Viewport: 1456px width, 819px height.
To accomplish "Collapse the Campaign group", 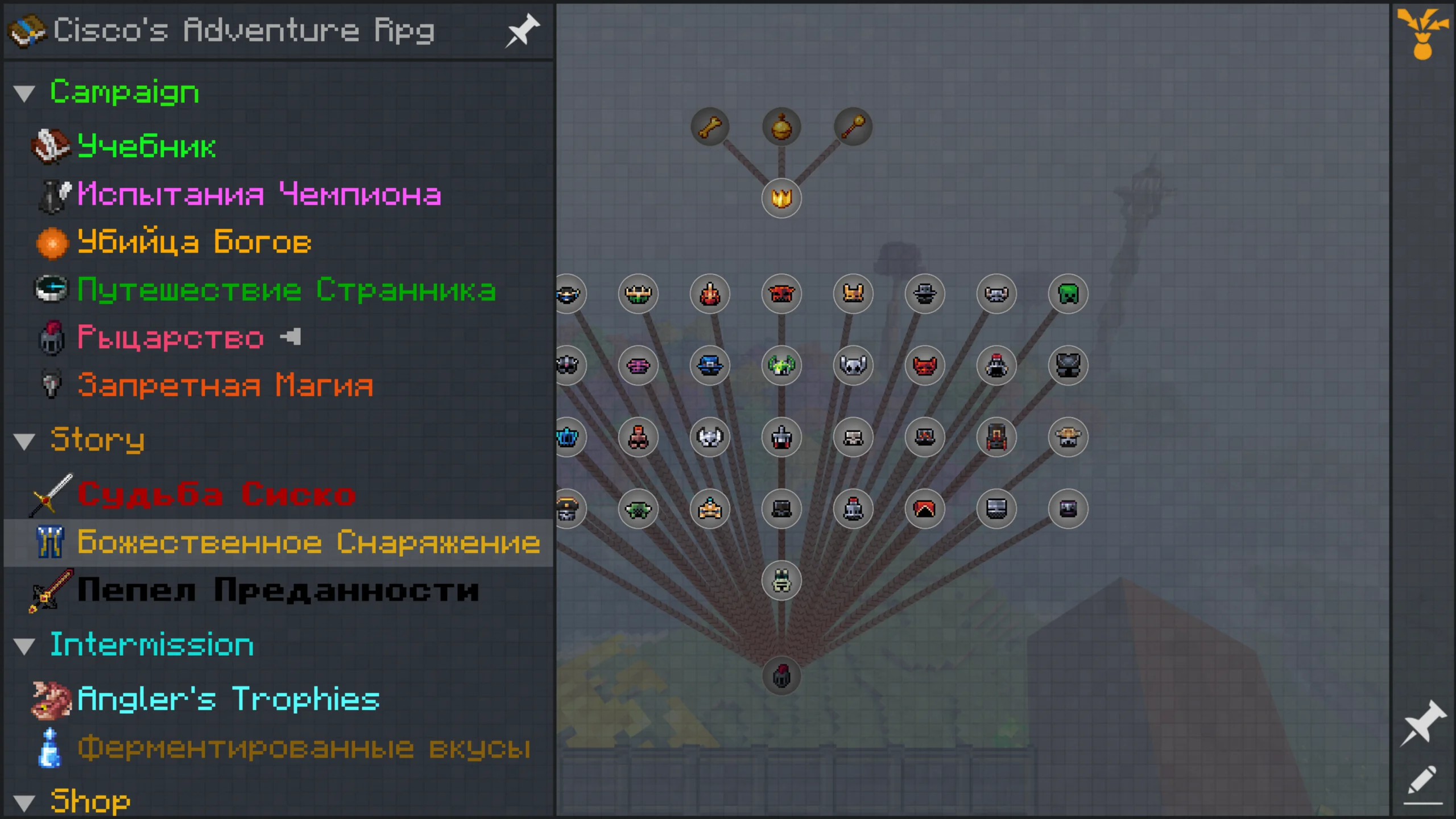I will [24, 93].
